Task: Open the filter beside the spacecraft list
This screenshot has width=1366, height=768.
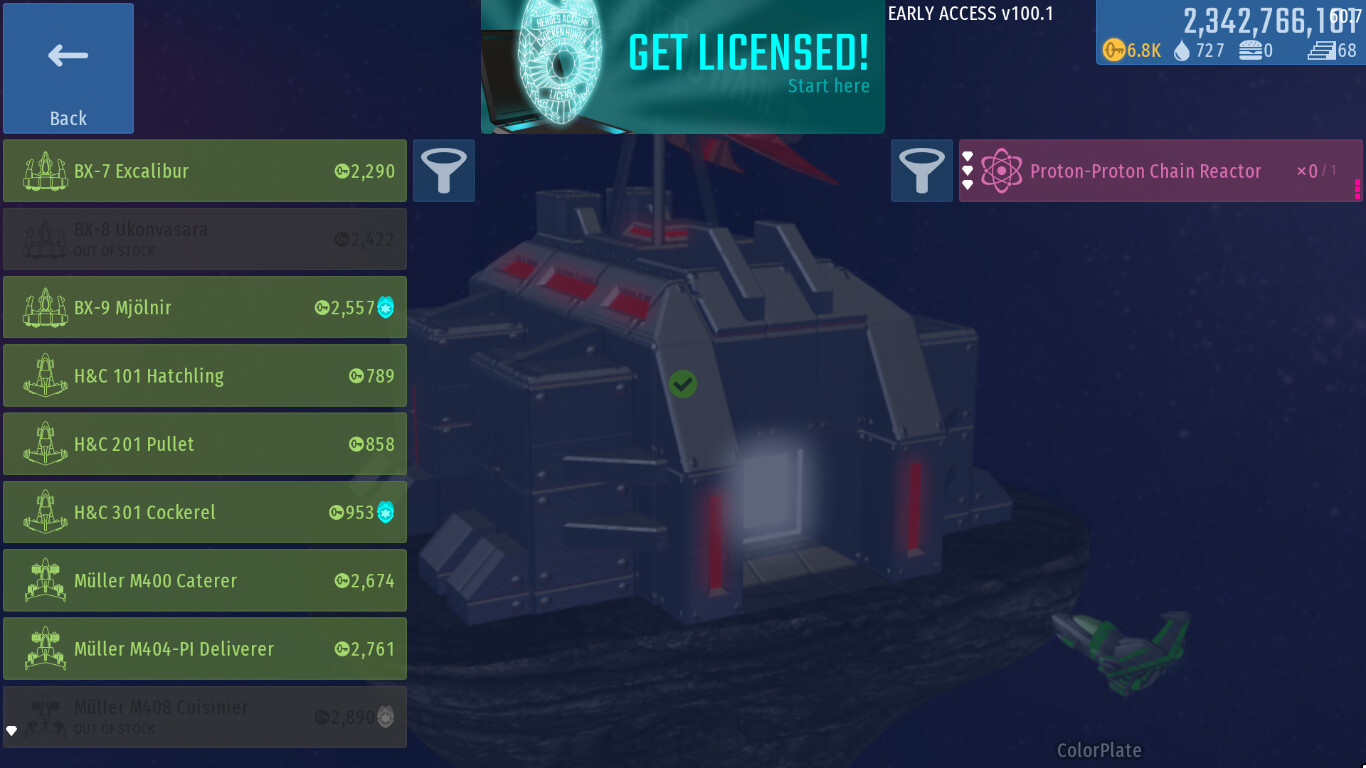Action: point(444,171)
